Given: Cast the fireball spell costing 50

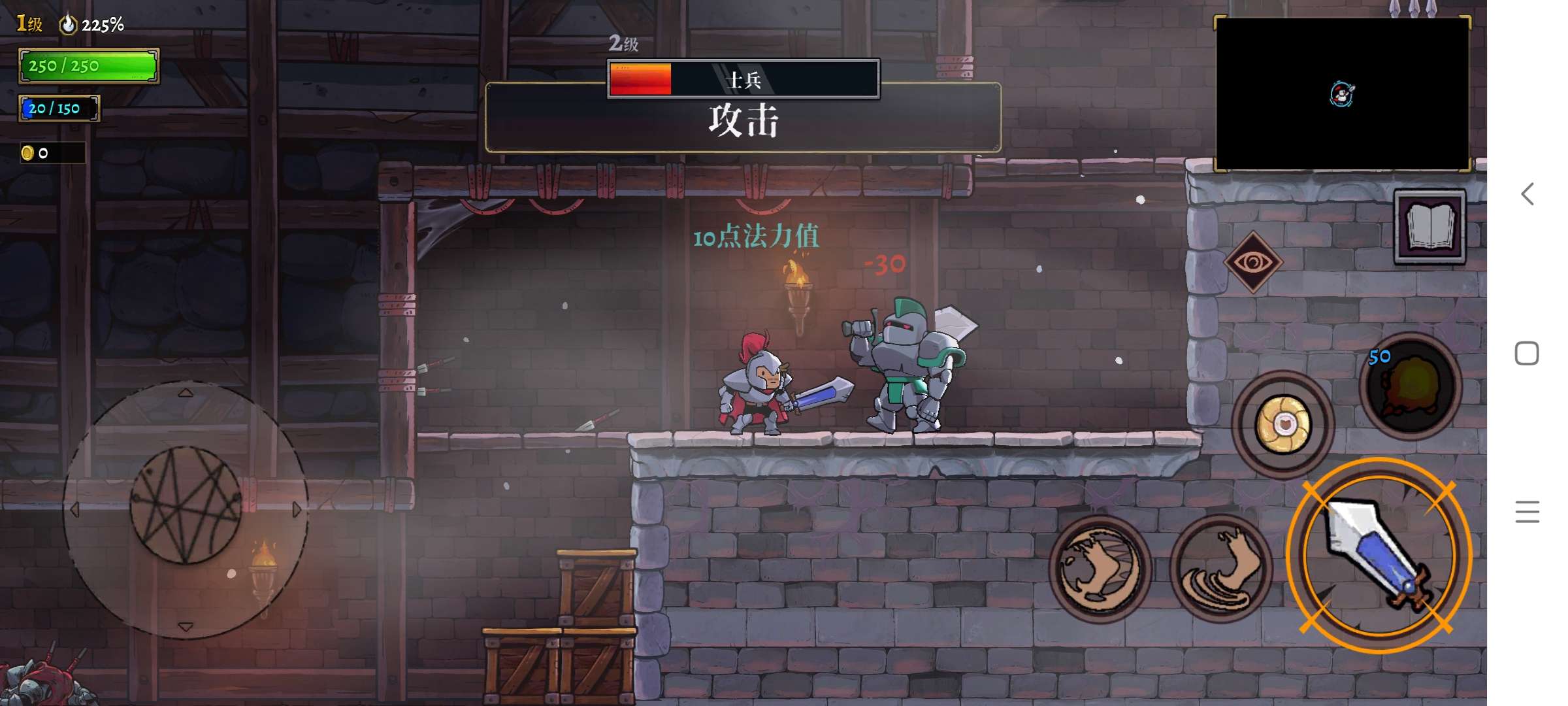Looking at the screenshot, I should tap(1410, 386).
